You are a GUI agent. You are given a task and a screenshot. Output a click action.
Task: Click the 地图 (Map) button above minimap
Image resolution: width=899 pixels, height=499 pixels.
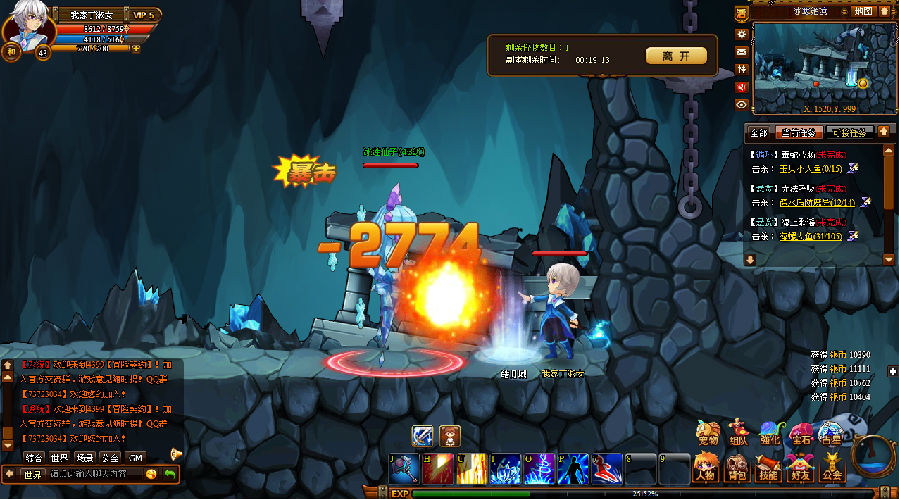(862, 11)
